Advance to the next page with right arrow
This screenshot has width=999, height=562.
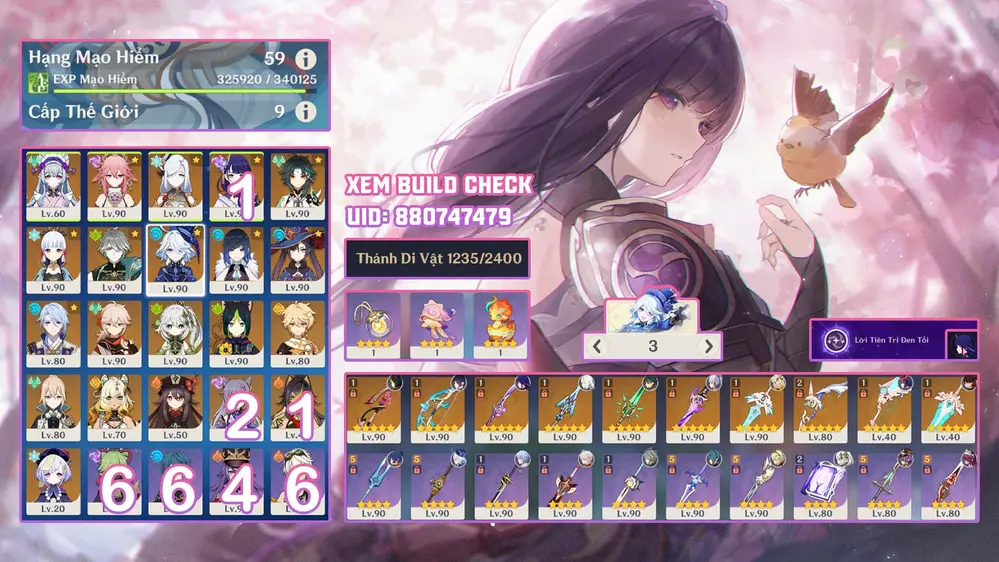(x=709, y=346)
